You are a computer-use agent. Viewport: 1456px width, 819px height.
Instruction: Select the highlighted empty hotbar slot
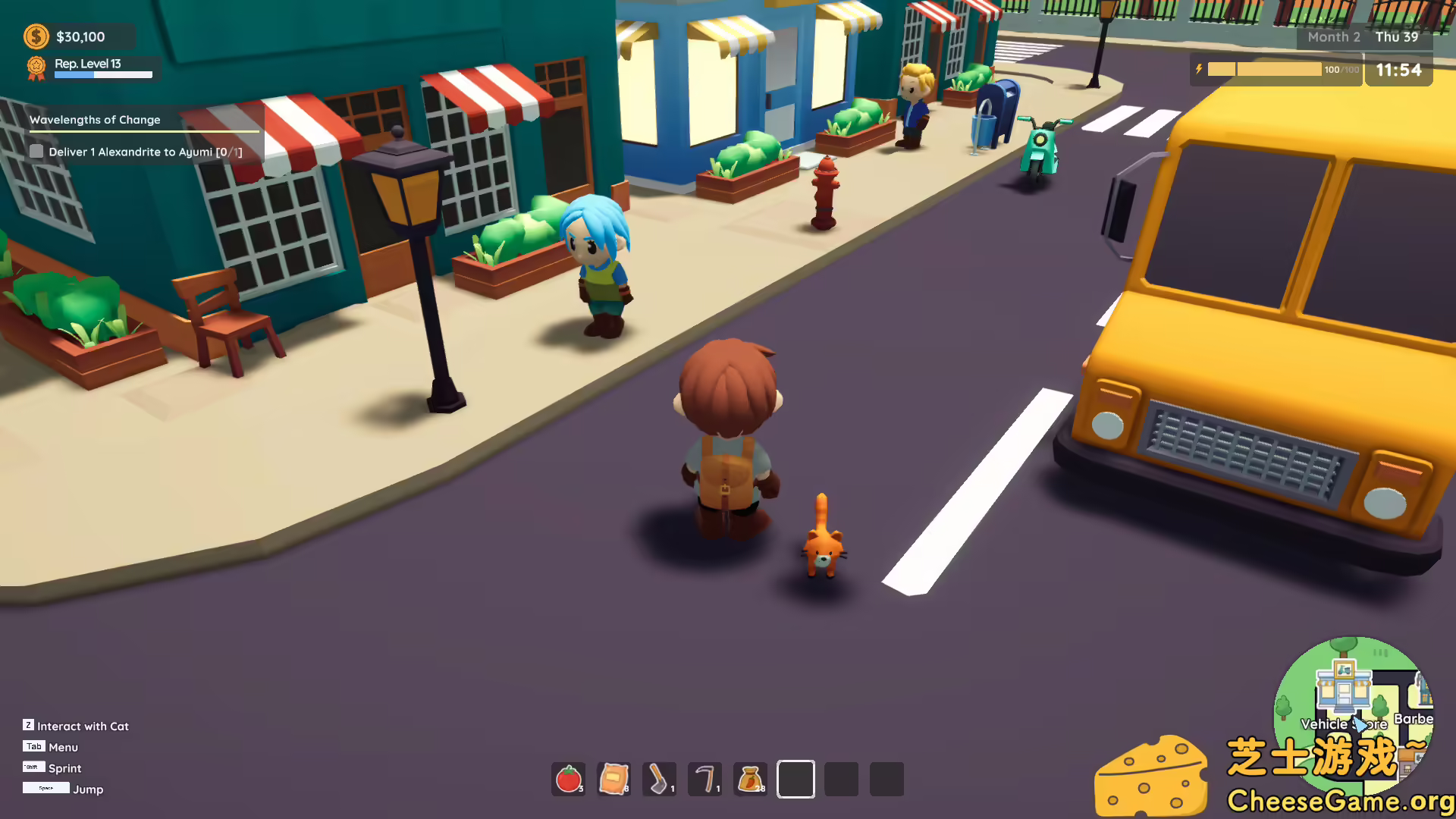click(795, 779)
